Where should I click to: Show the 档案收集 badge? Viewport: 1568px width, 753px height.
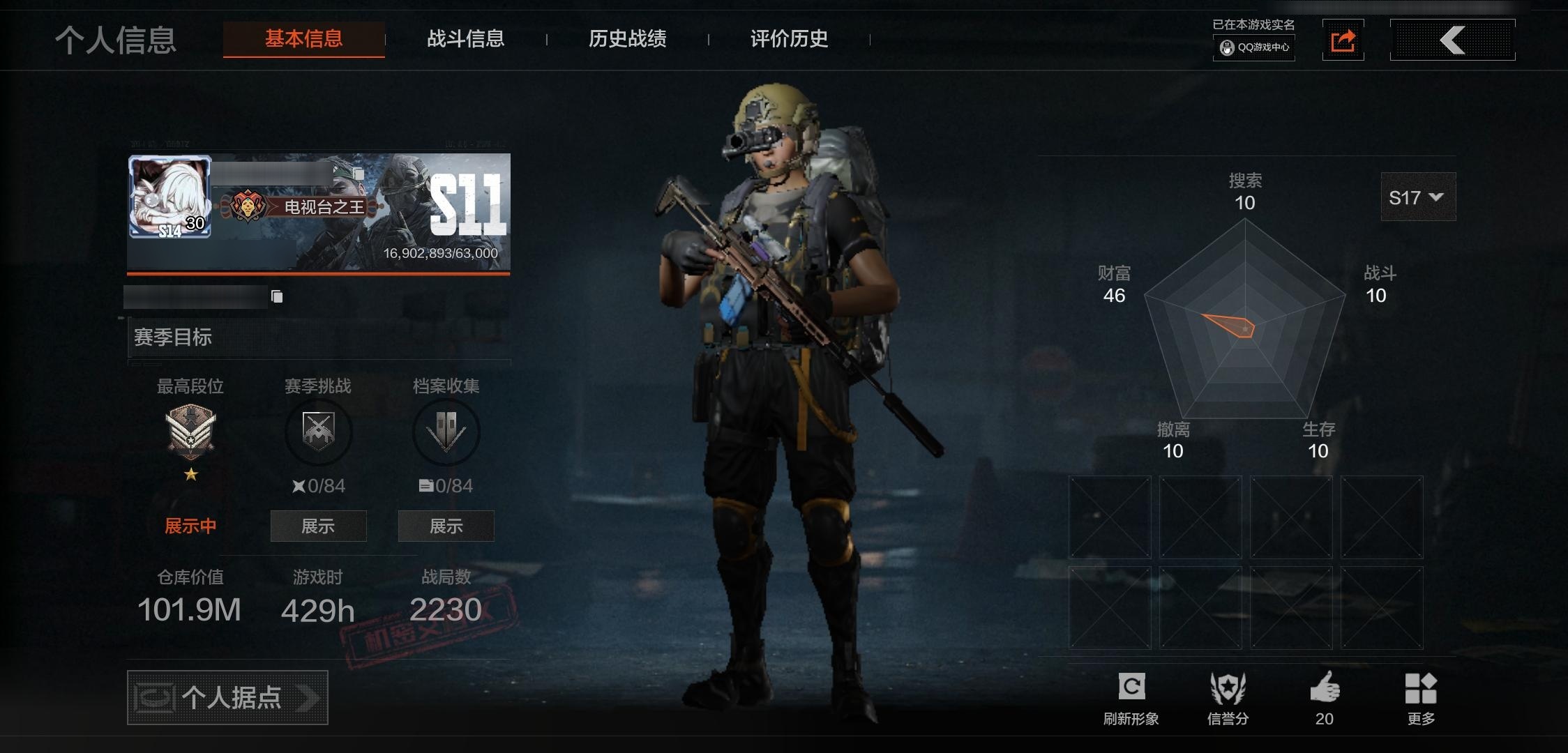pyautogui.click(x=446, y=526)
